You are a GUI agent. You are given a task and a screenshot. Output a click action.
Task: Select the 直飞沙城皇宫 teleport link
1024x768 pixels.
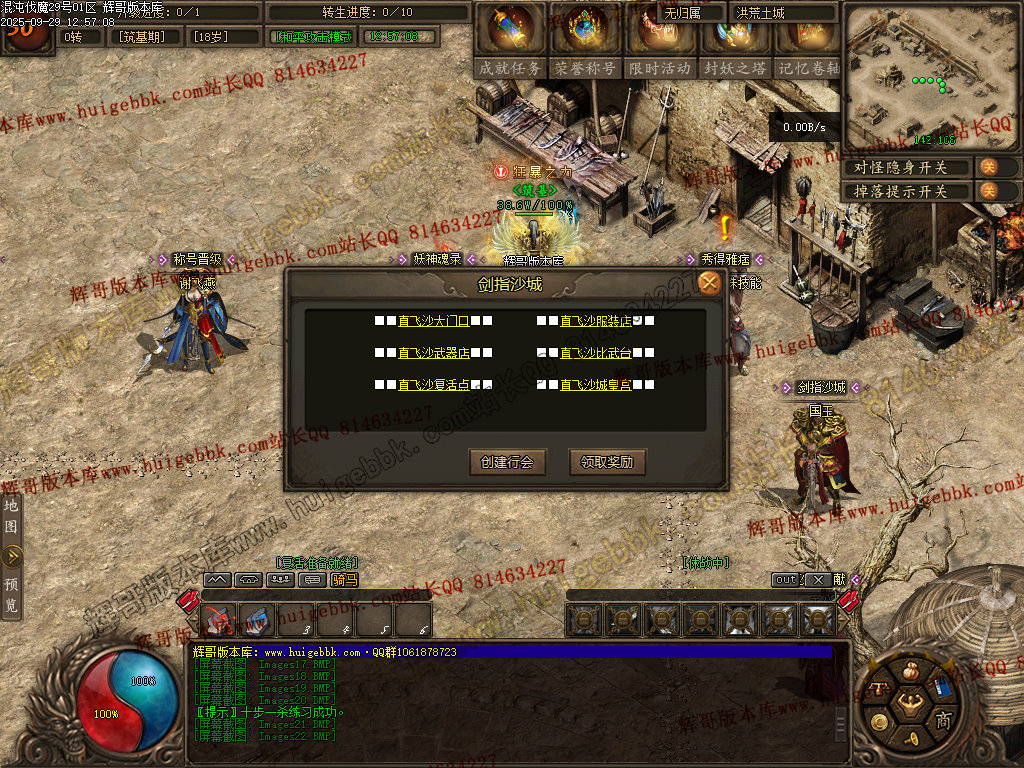click(x=596, y=385)
